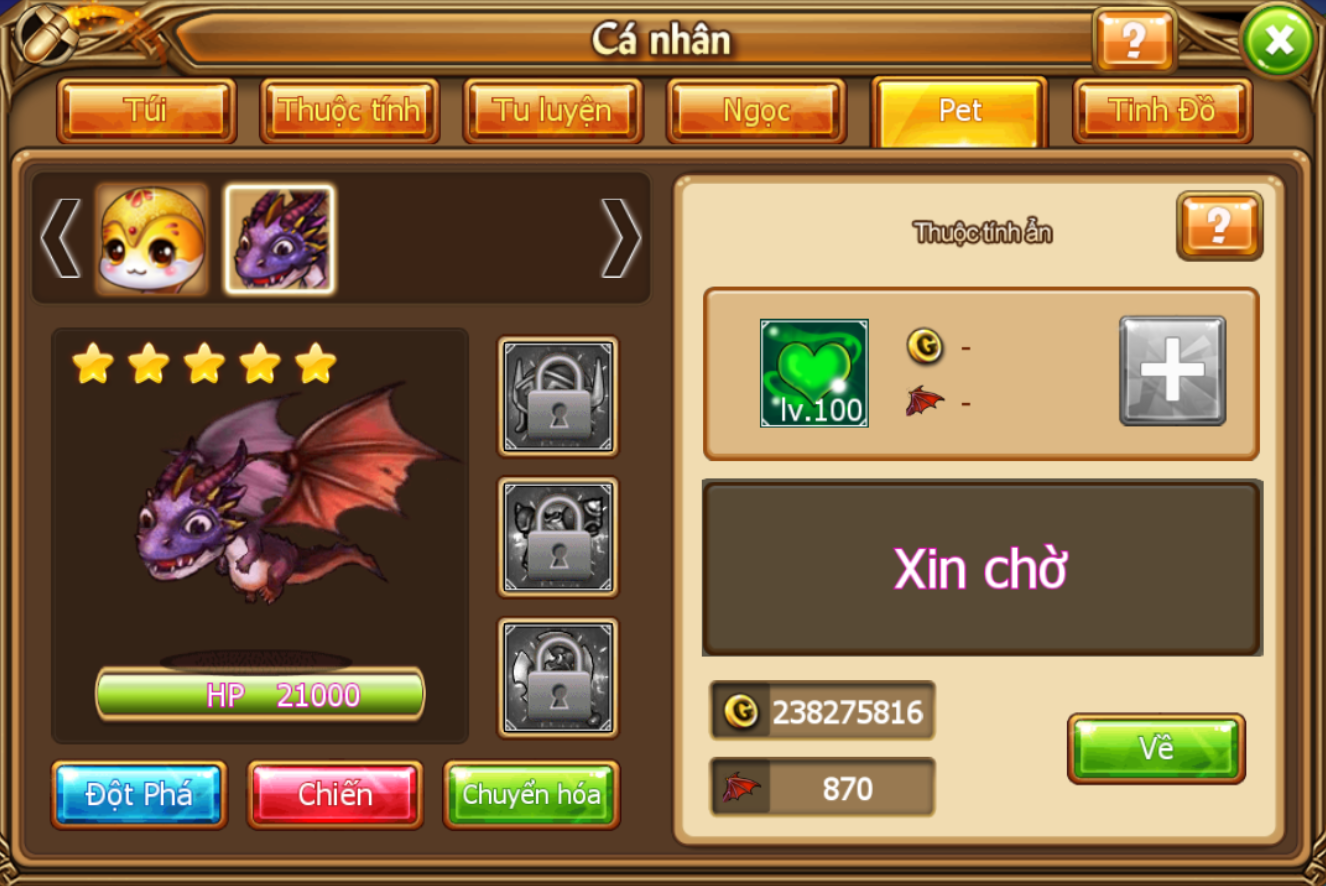Screen dimensions: 1326x886
Task: Switch to the Túi tab
Action: 146,110
